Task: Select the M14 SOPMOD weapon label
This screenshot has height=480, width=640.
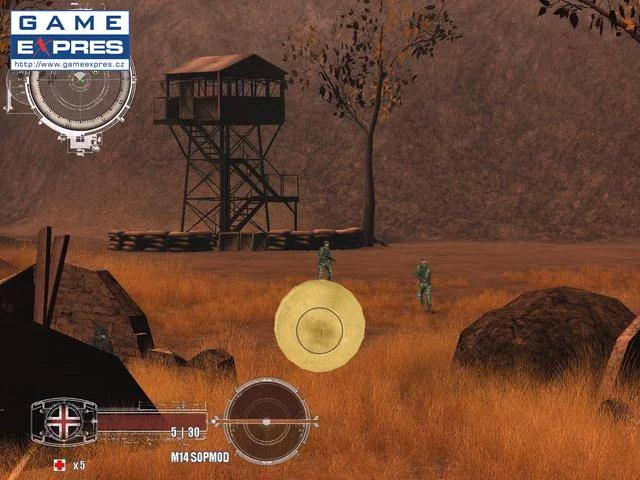Action: pyautogui.click(x=199, y=457)
